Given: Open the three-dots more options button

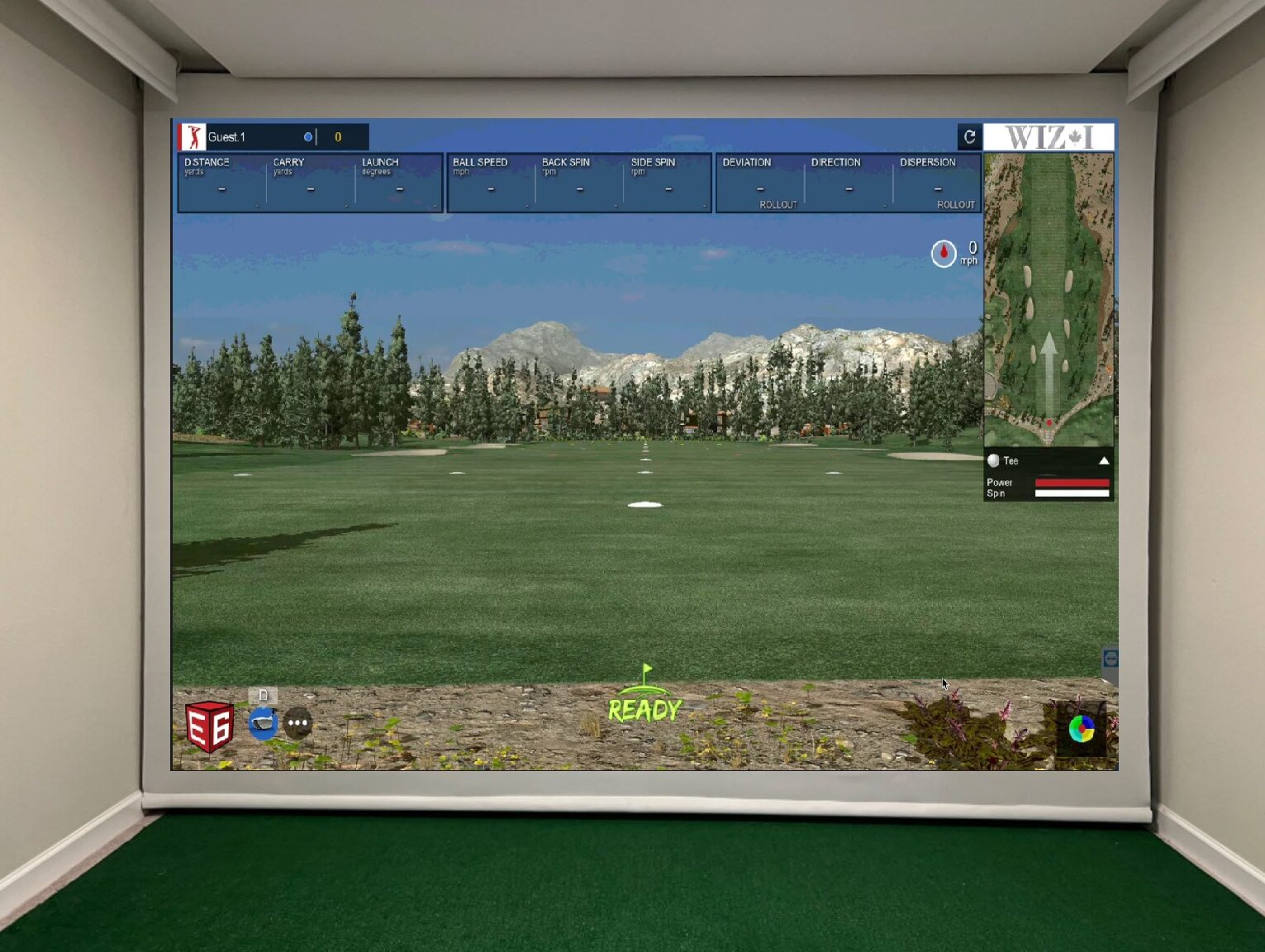Looking at the screenshot, I should tap(298, 723).
